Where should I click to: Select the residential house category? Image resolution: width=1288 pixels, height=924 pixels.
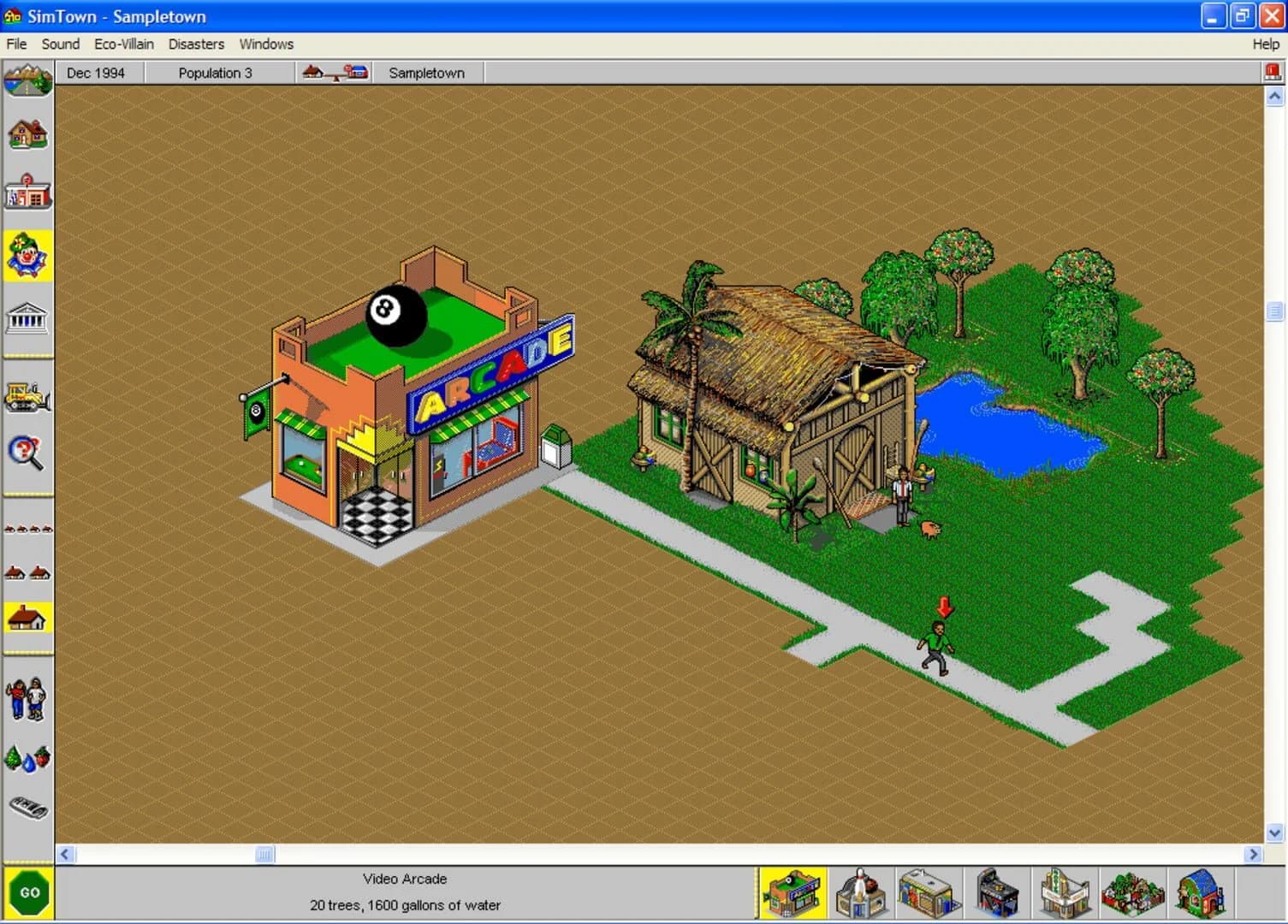(28, 134)
